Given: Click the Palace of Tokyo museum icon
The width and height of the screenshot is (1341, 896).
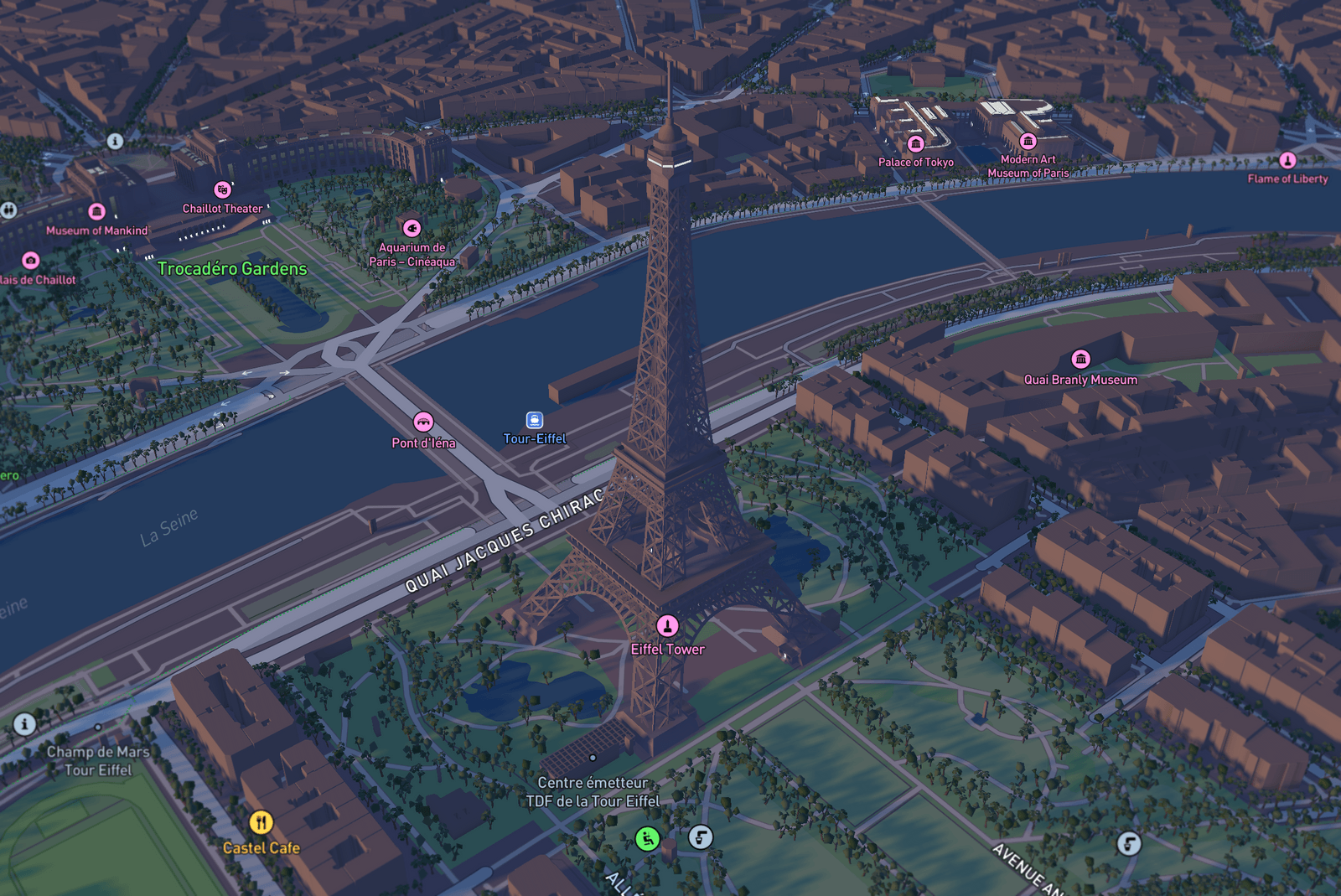Looking at the screenshot, I should (916, 142).
